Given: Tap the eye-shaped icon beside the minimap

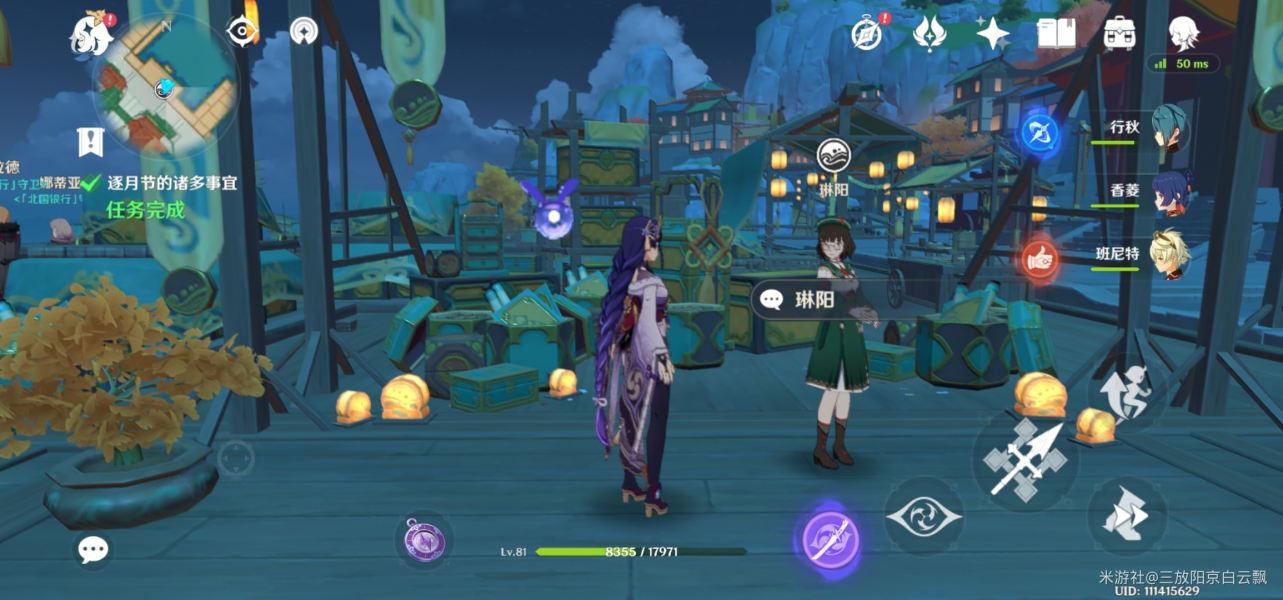Looking at the screenshot, I should point(242,32).
